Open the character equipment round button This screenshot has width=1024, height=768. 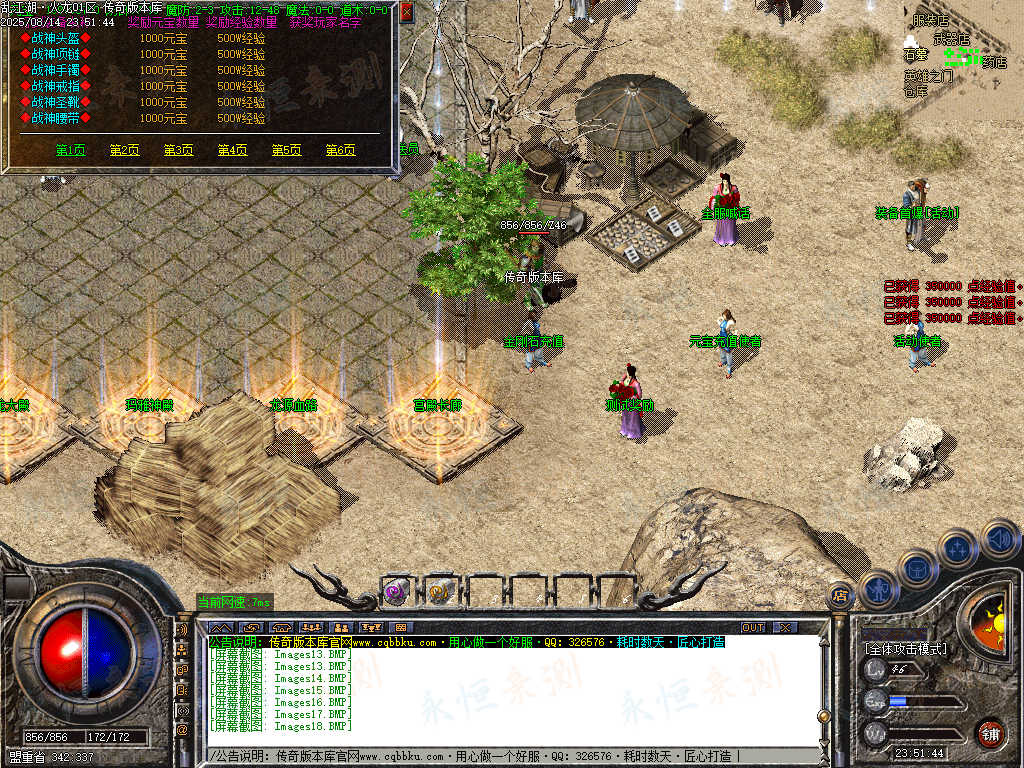coord(879,590)
